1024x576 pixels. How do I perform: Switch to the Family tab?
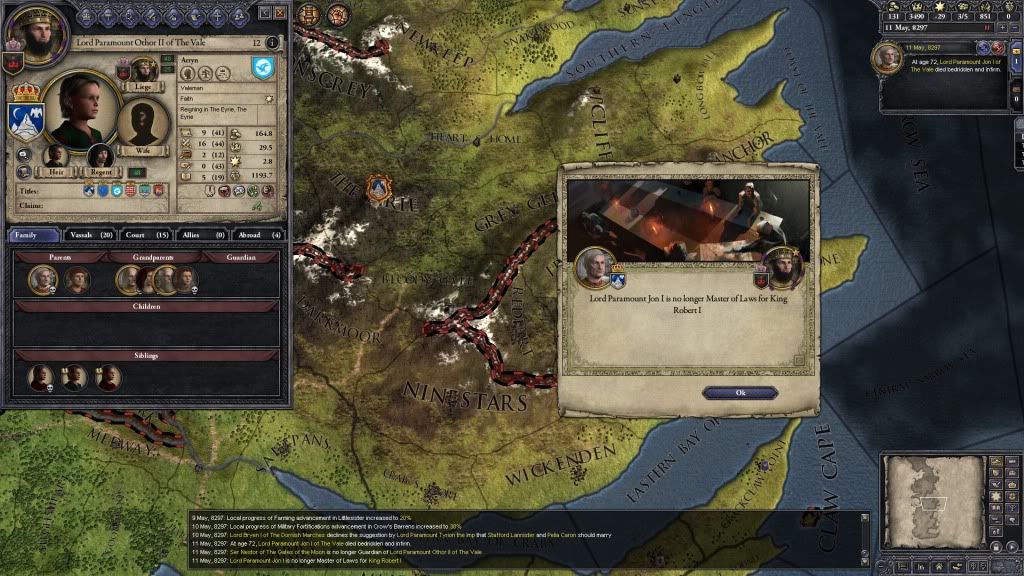(x=34, y=235)
